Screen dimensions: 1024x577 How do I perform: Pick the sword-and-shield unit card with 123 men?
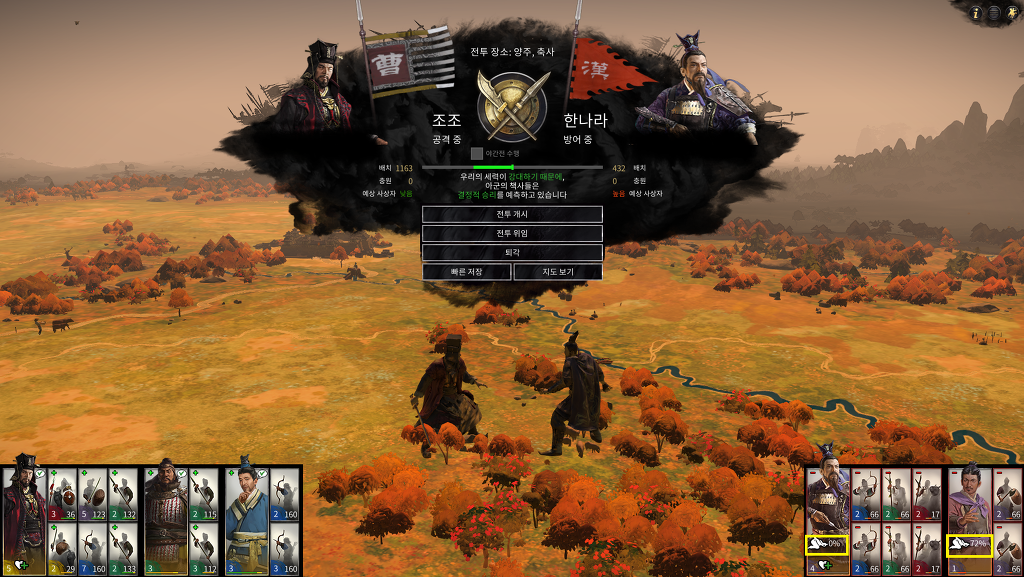point(93,493)
